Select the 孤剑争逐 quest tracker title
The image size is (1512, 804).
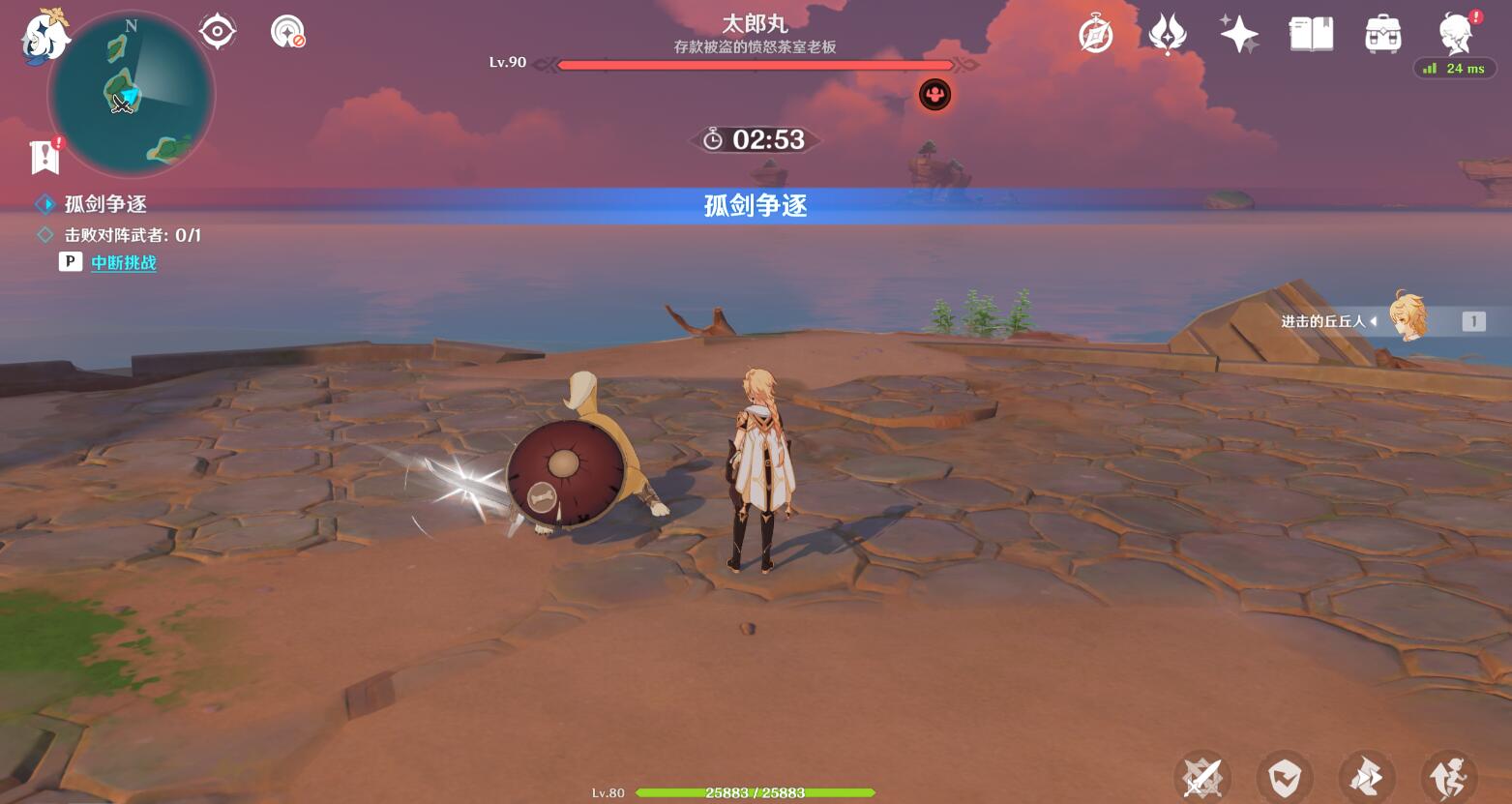105,204
